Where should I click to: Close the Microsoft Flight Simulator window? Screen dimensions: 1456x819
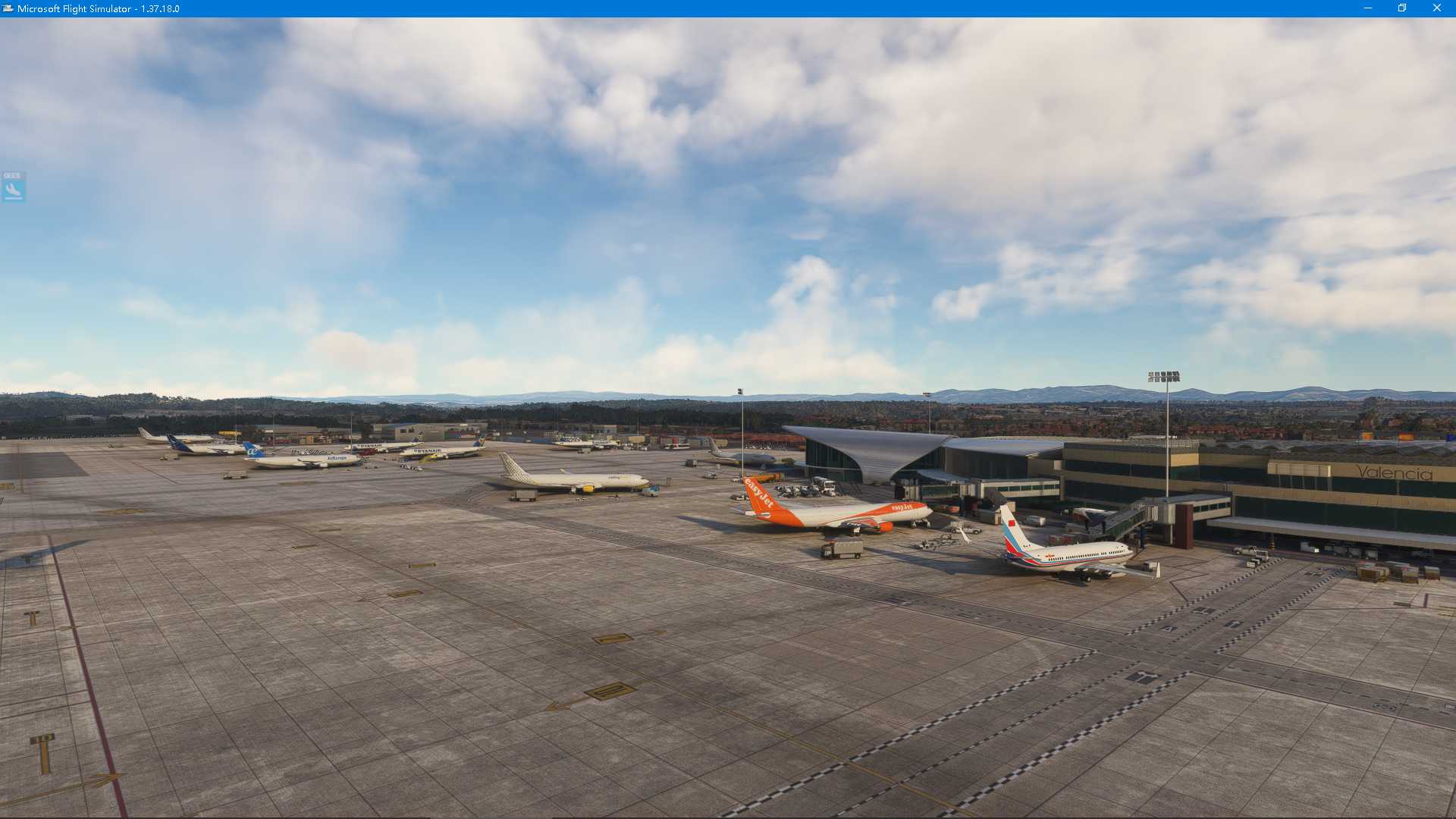[1438, 8]
